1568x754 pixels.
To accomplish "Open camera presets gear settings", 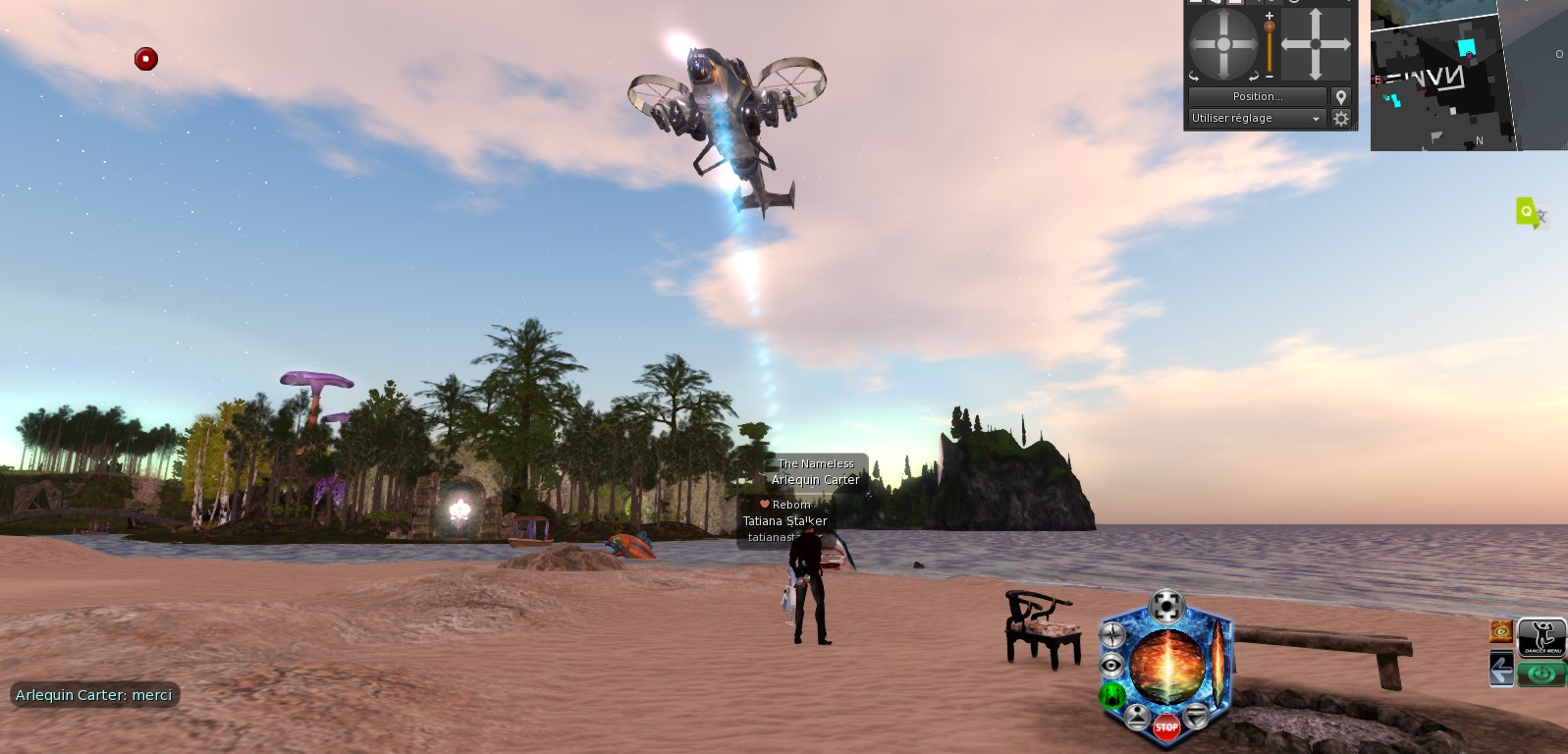I will coord(1341,118).
